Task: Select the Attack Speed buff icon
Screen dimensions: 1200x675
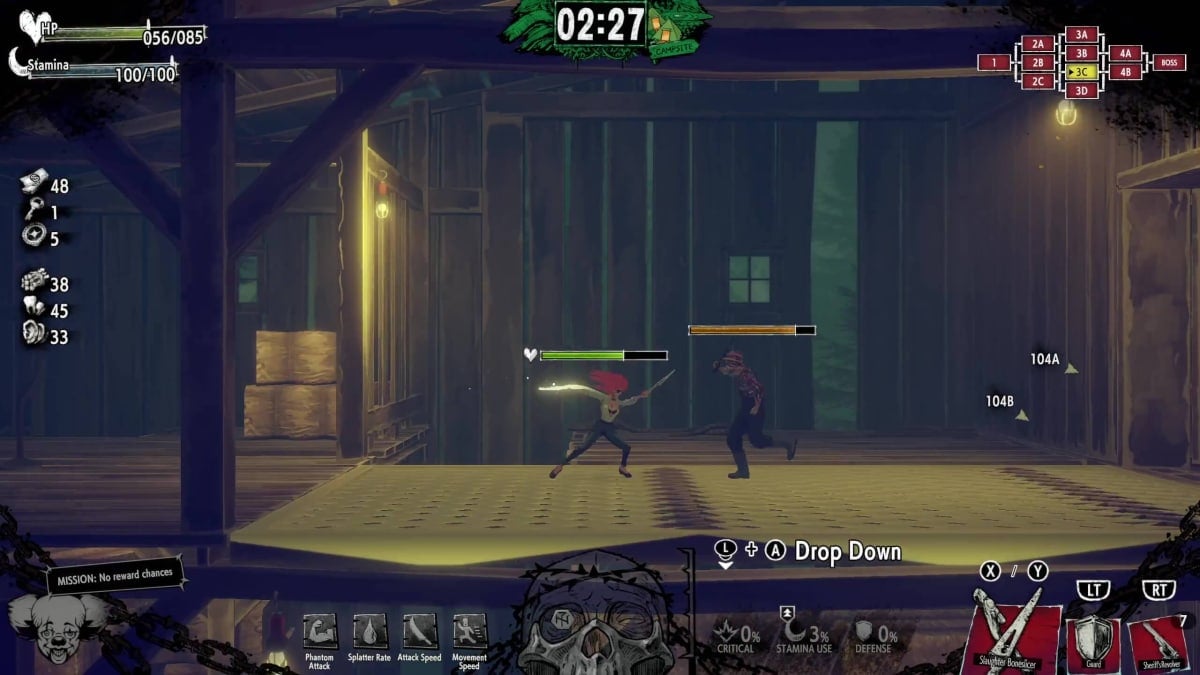Action: [419, 632]
